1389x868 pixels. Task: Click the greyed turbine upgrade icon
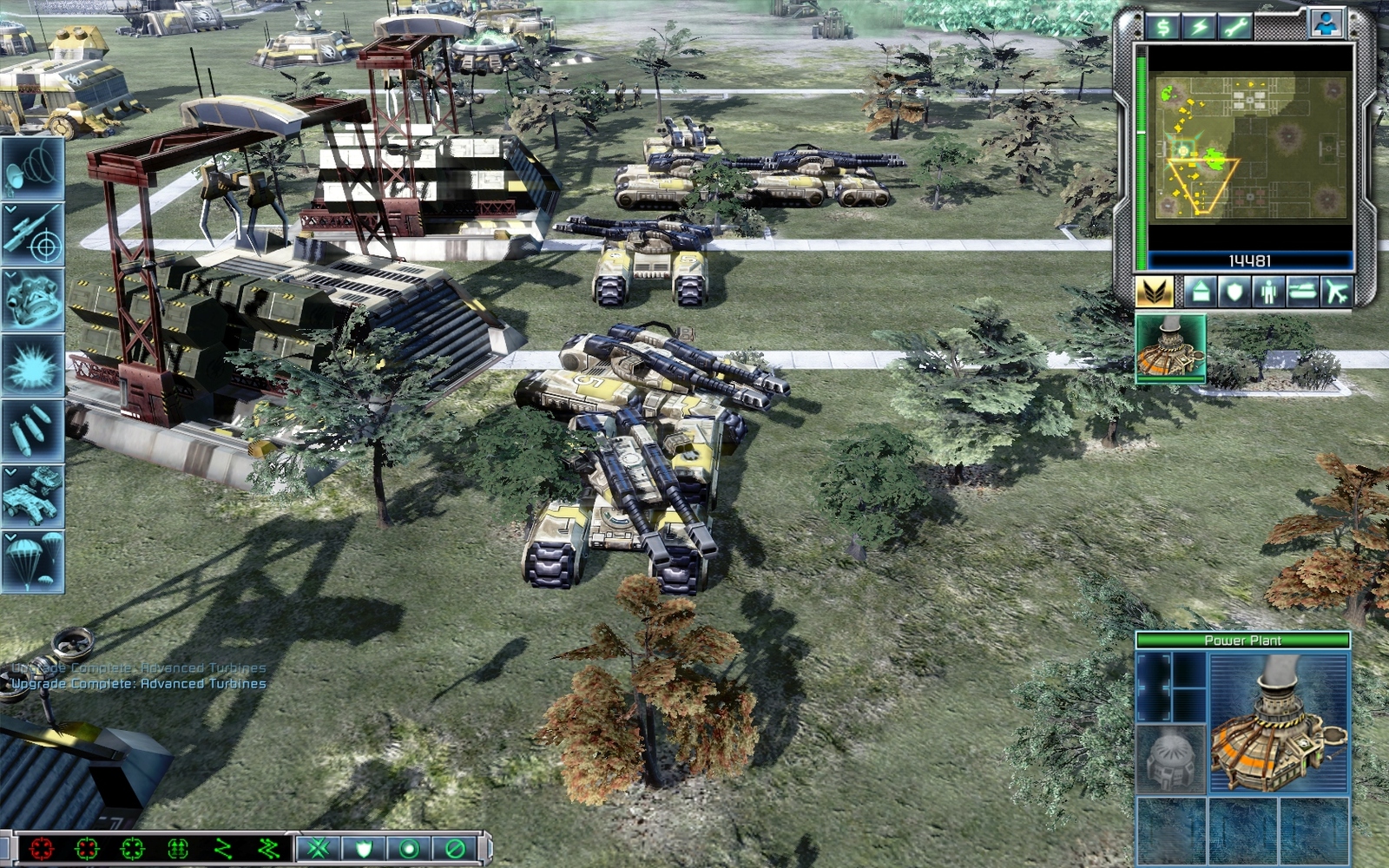[x=1170, y=759]
